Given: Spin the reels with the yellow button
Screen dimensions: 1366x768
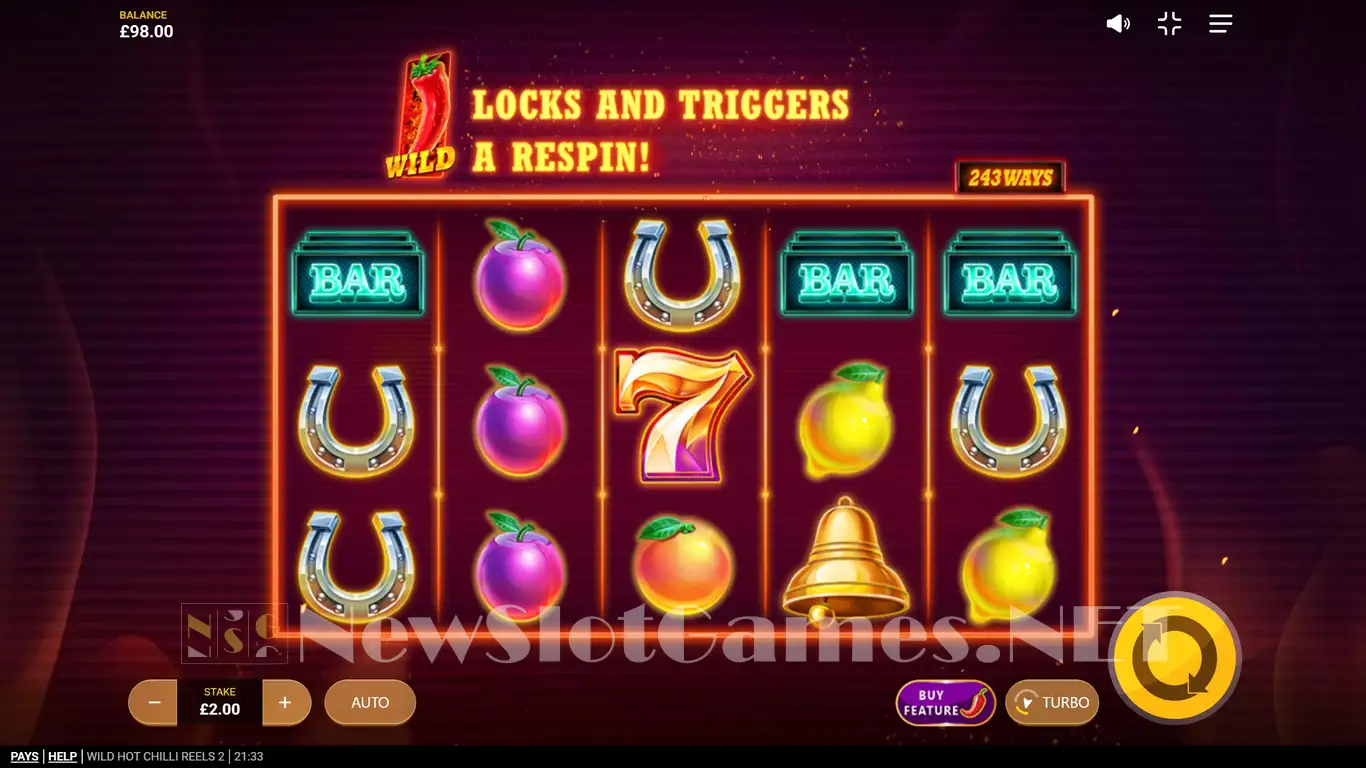Looking at the screenshot, I should [1175, 658].
